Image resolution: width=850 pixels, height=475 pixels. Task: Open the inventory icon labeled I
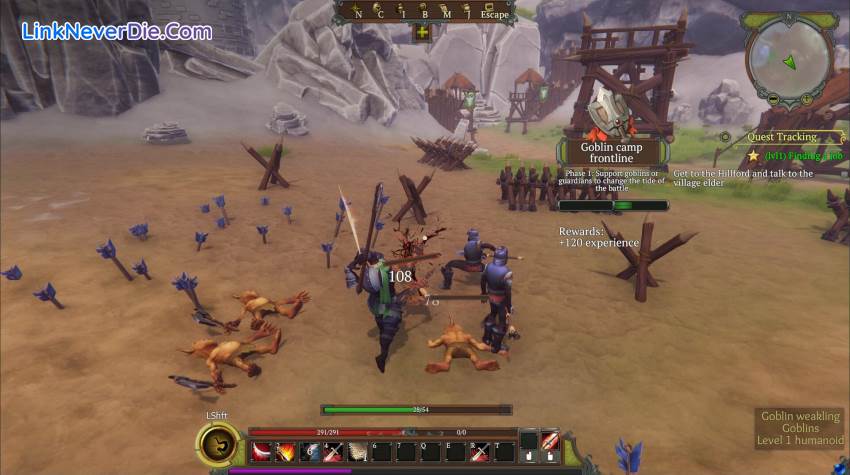[400, 12]
